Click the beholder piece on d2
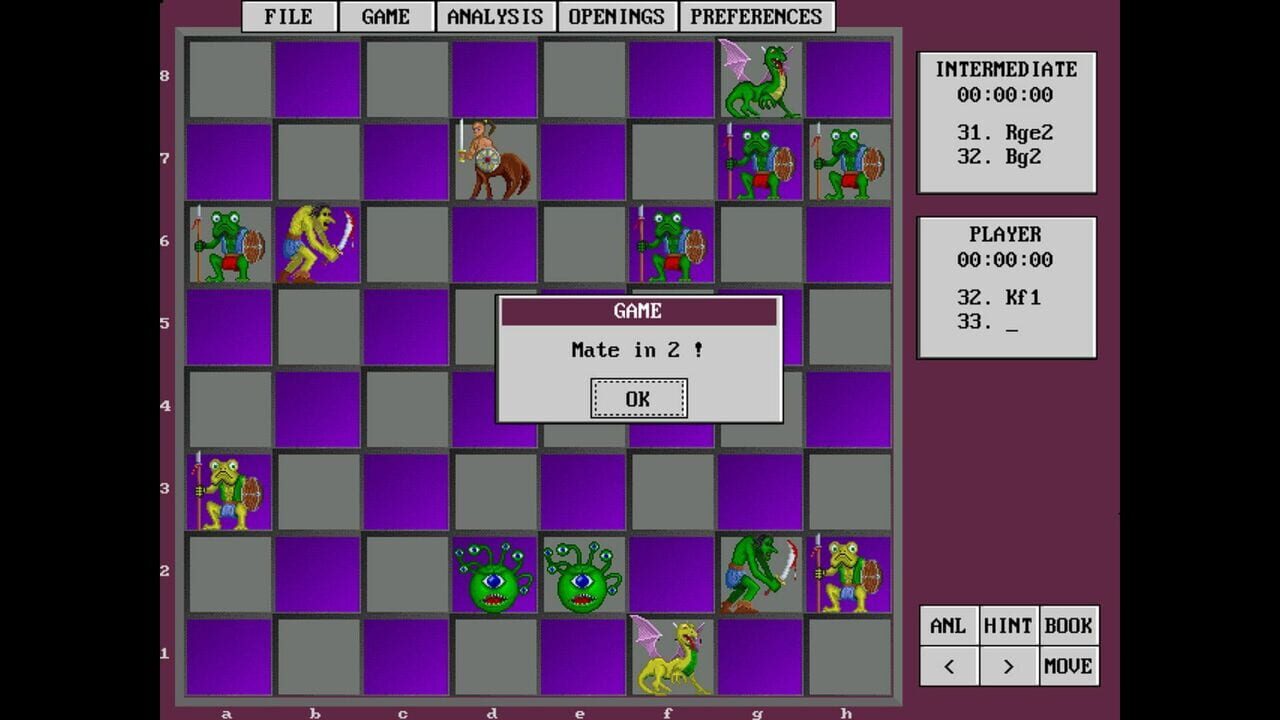This screenshot has width=1280, height=720. coord(493,578)
